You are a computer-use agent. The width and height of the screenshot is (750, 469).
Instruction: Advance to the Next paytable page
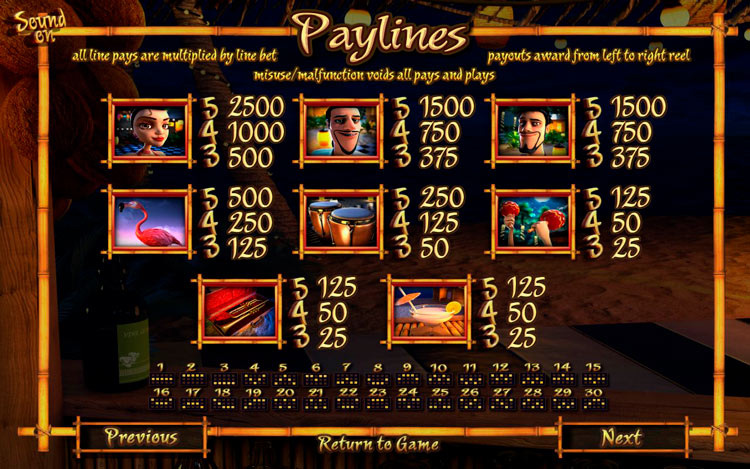click(621, 437)
